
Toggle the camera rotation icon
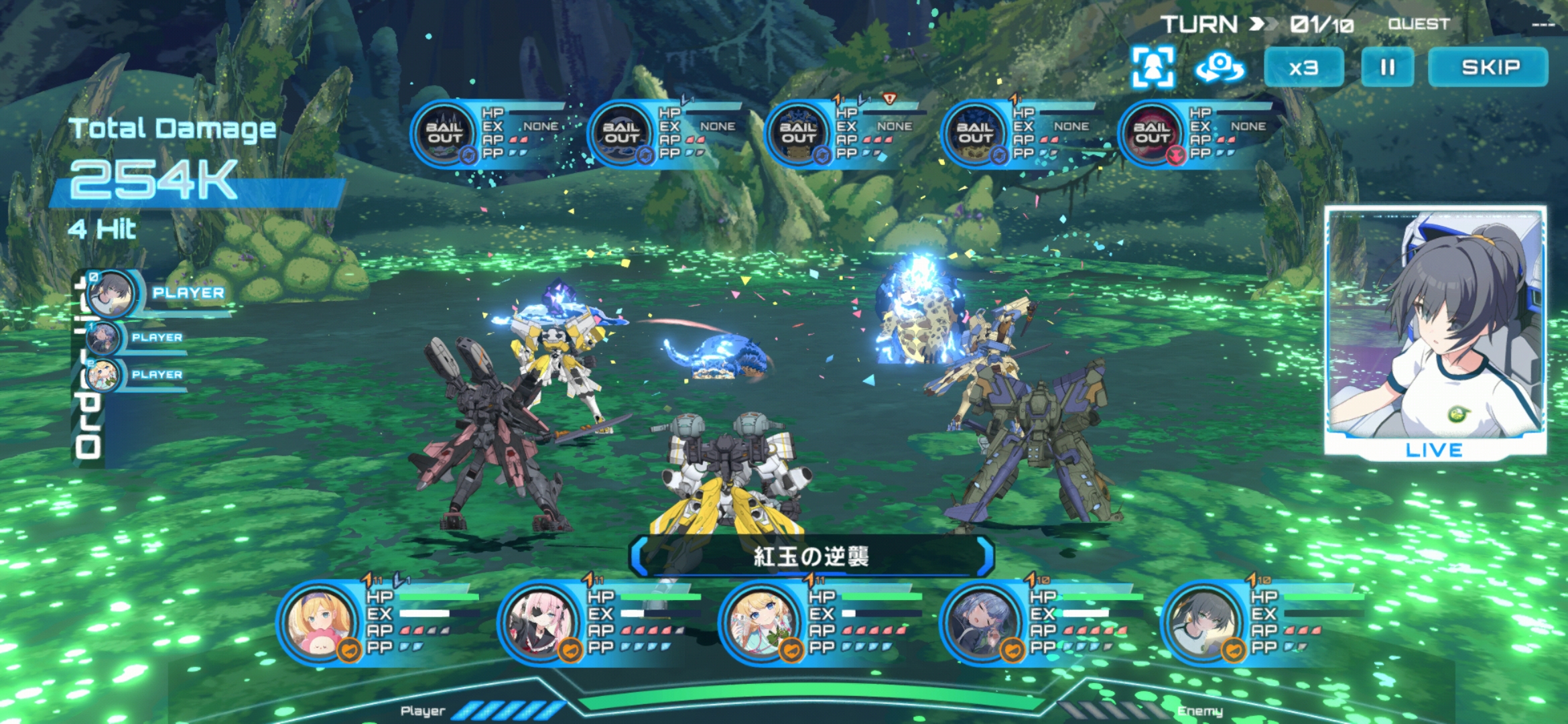1220,67
